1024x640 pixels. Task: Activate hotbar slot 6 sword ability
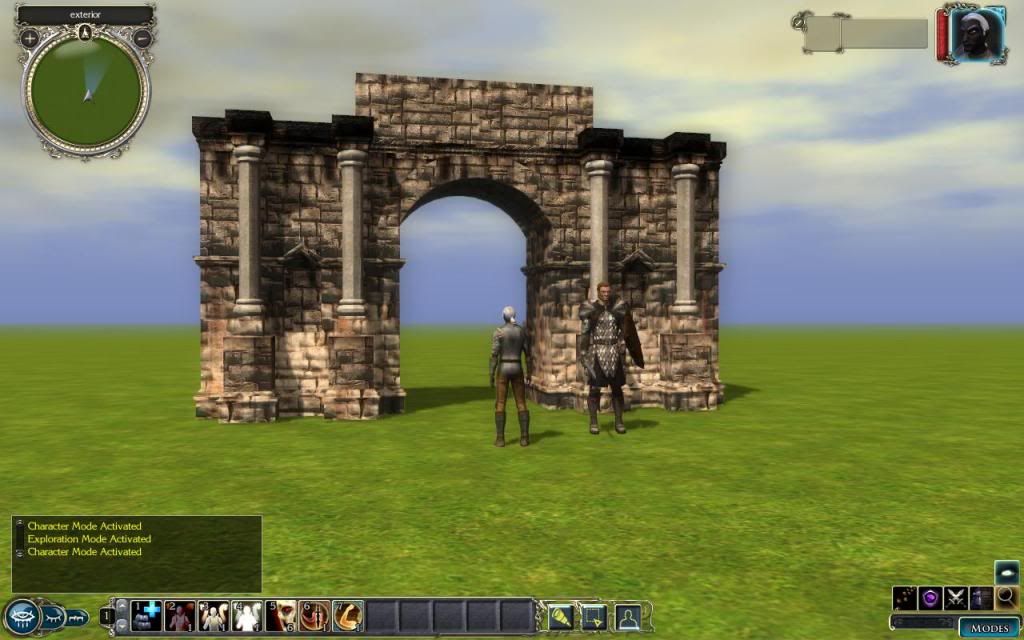(x=314, y=615)
